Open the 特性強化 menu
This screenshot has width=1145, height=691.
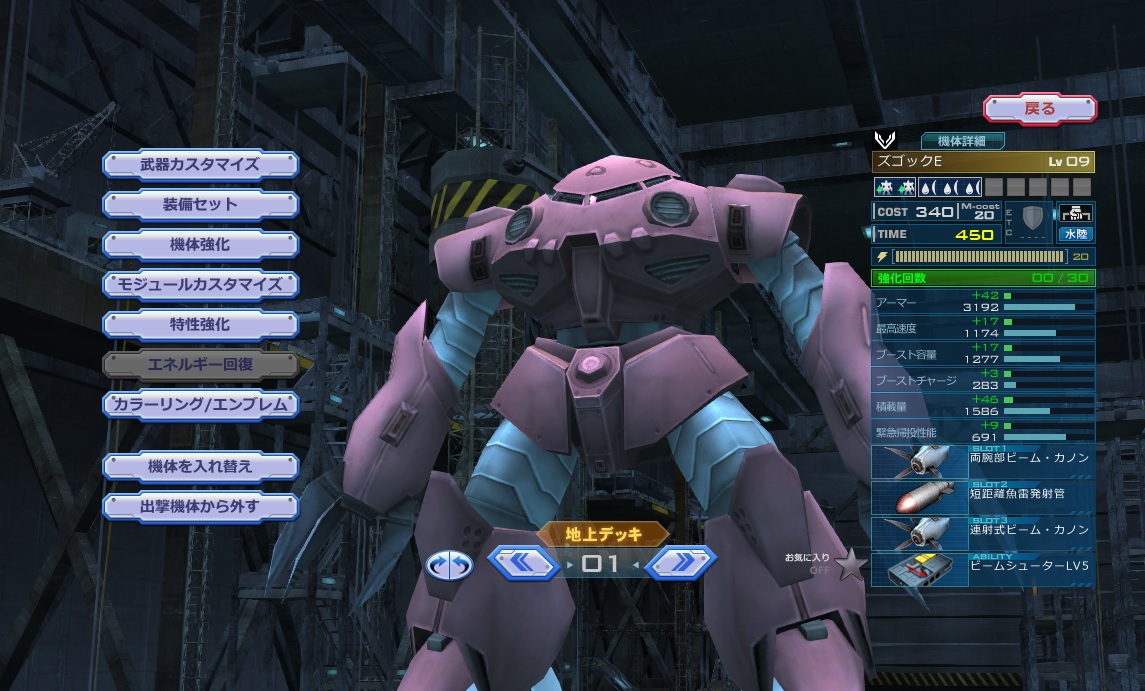point(200,324)
